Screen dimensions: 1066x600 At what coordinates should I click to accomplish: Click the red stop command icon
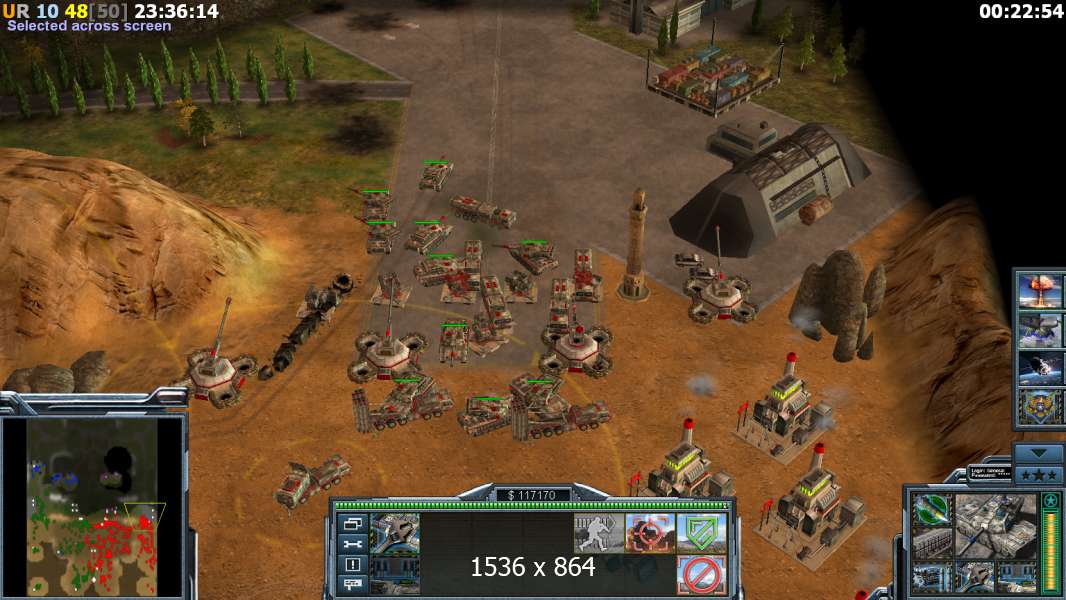click(702, 575)
